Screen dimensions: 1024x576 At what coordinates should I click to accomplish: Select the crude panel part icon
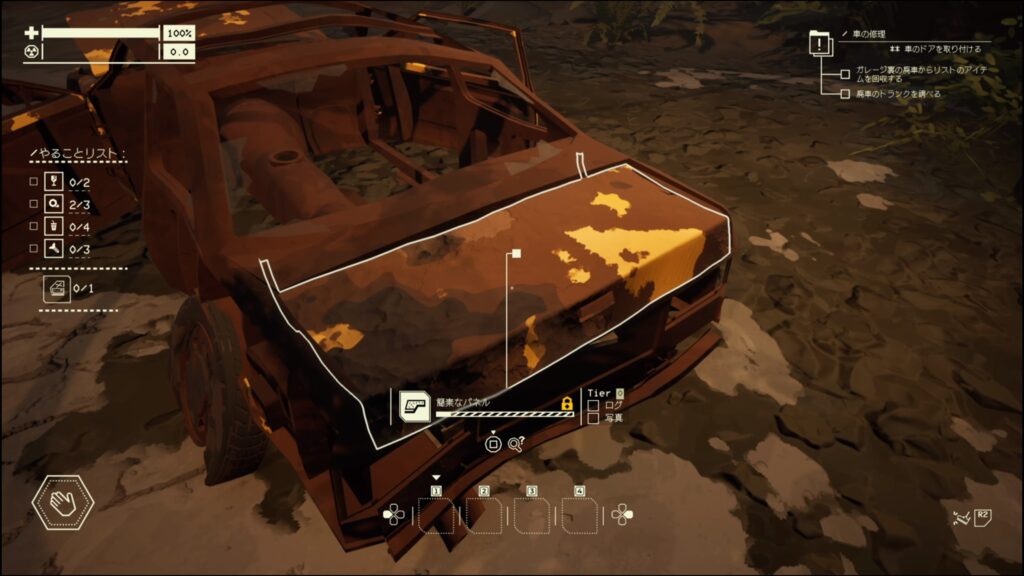(414, 405)
